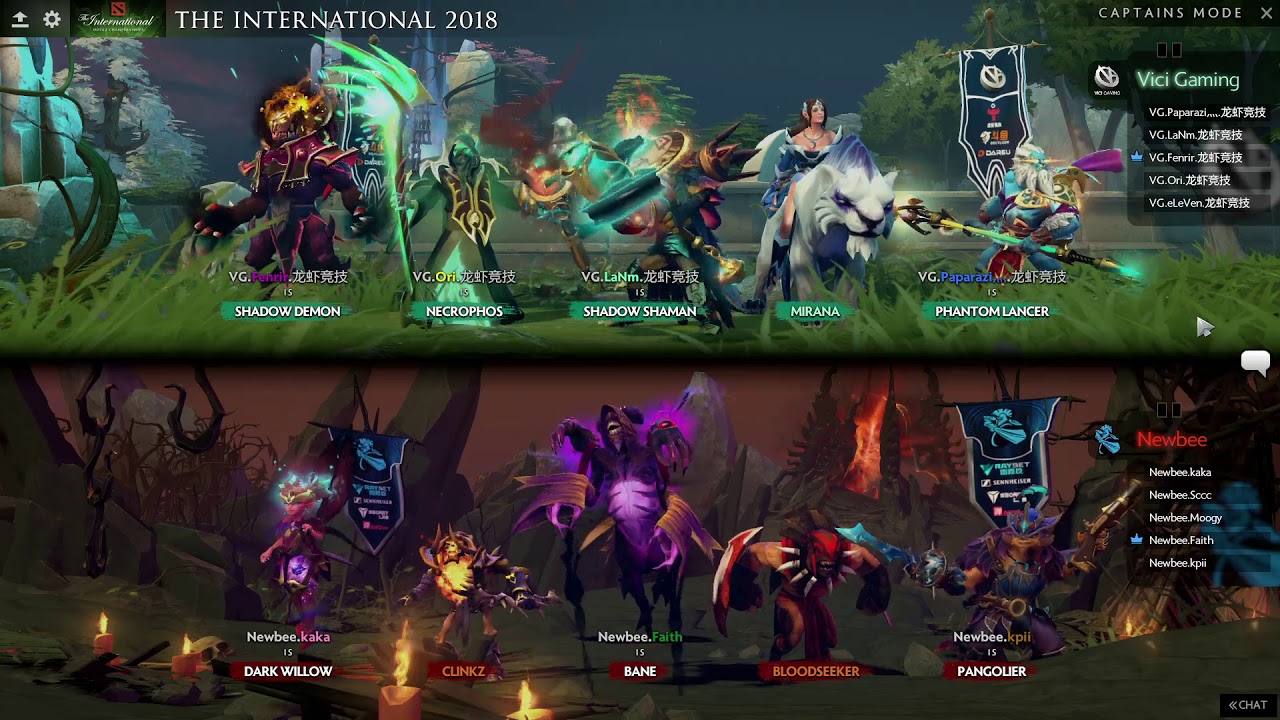Open the settings gear menu
Image resolution: width=1280 pixels, height=720 pixels.
click(x=52, y=19)
